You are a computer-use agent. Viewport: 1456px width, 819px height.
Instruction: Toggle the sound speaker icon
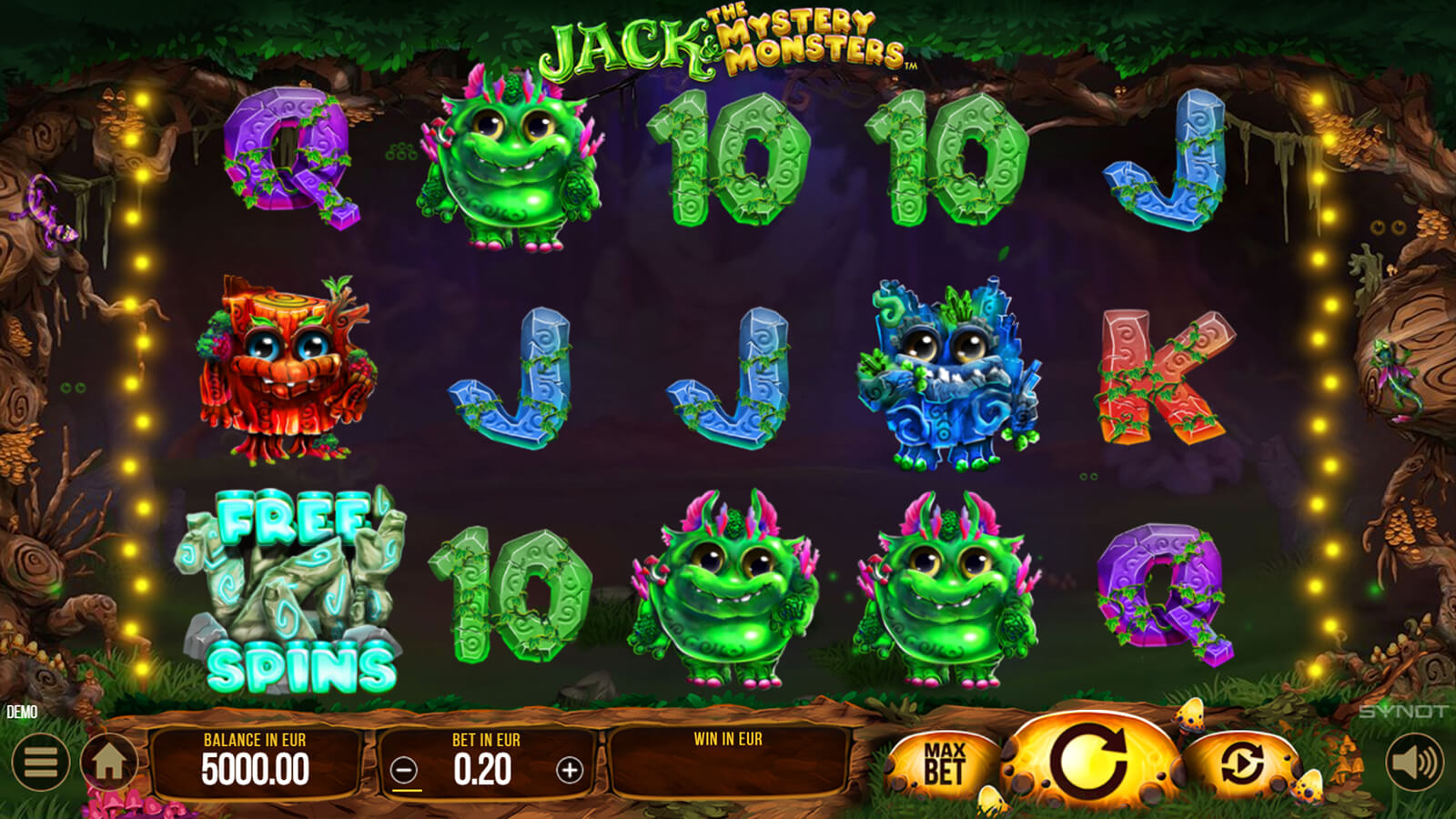point(1414,763)
